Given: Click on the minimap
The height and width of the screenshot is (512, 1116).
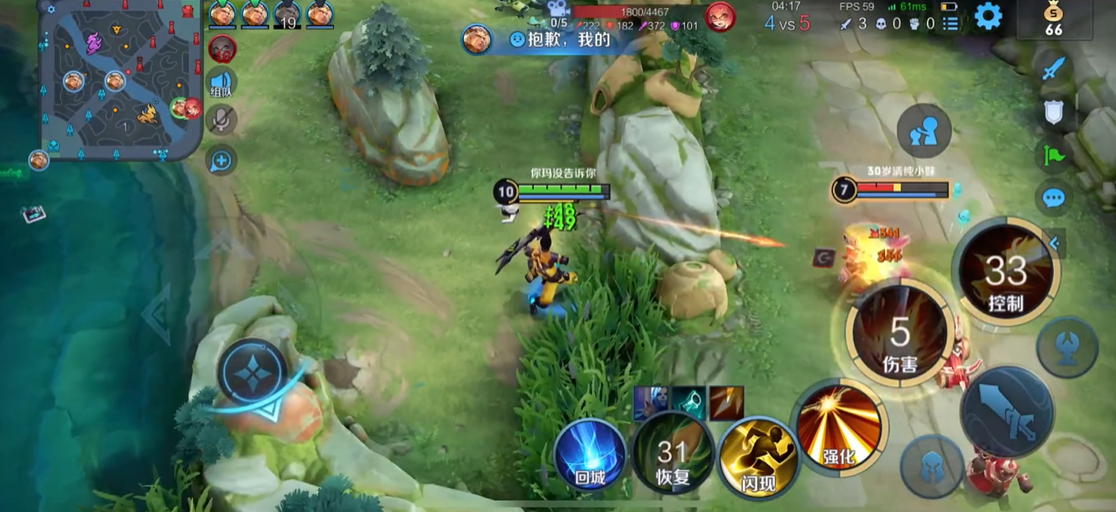Looking at the screenshot, I should 118,78.
